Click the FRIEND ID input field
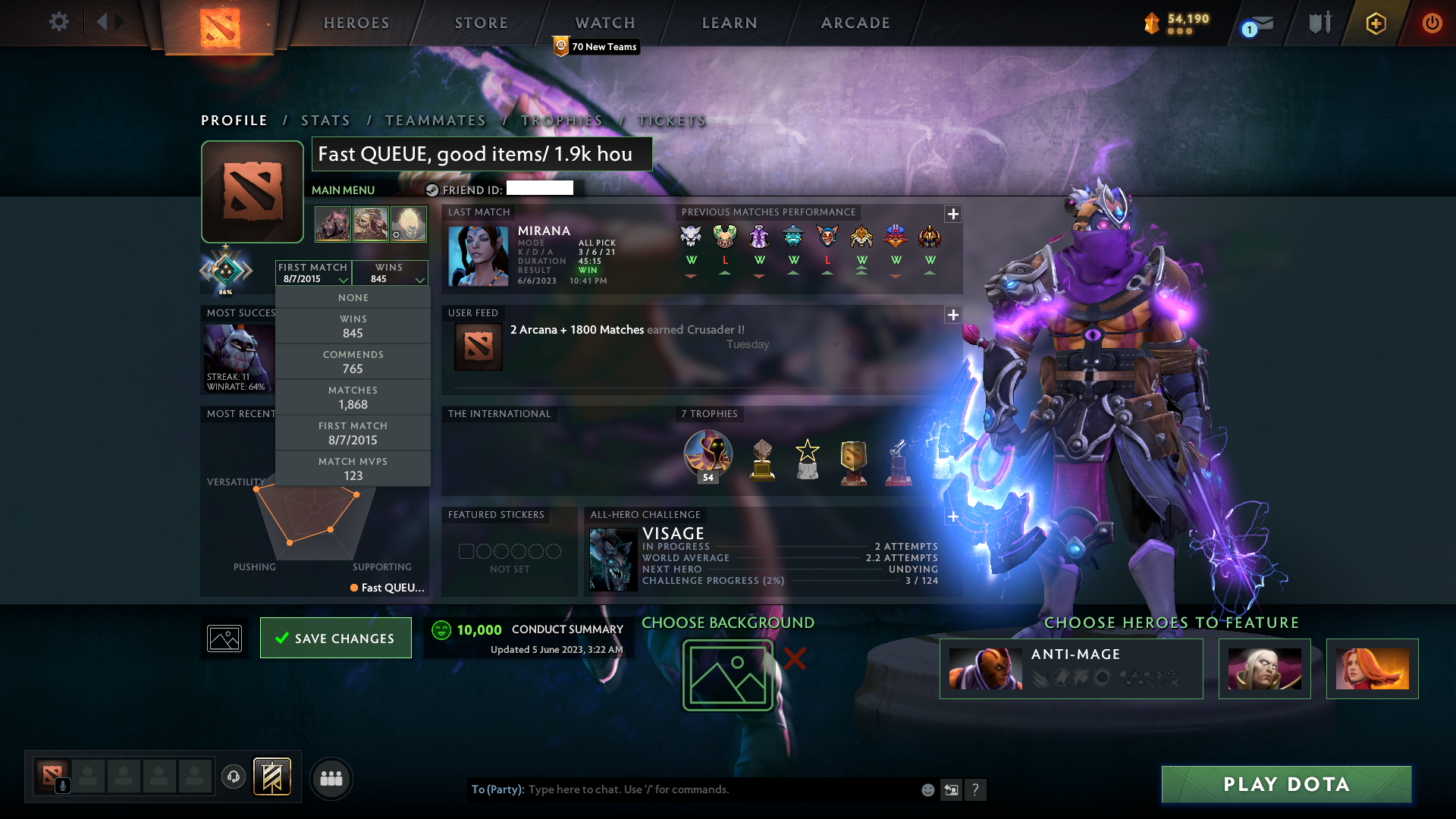 coord(540,189)
